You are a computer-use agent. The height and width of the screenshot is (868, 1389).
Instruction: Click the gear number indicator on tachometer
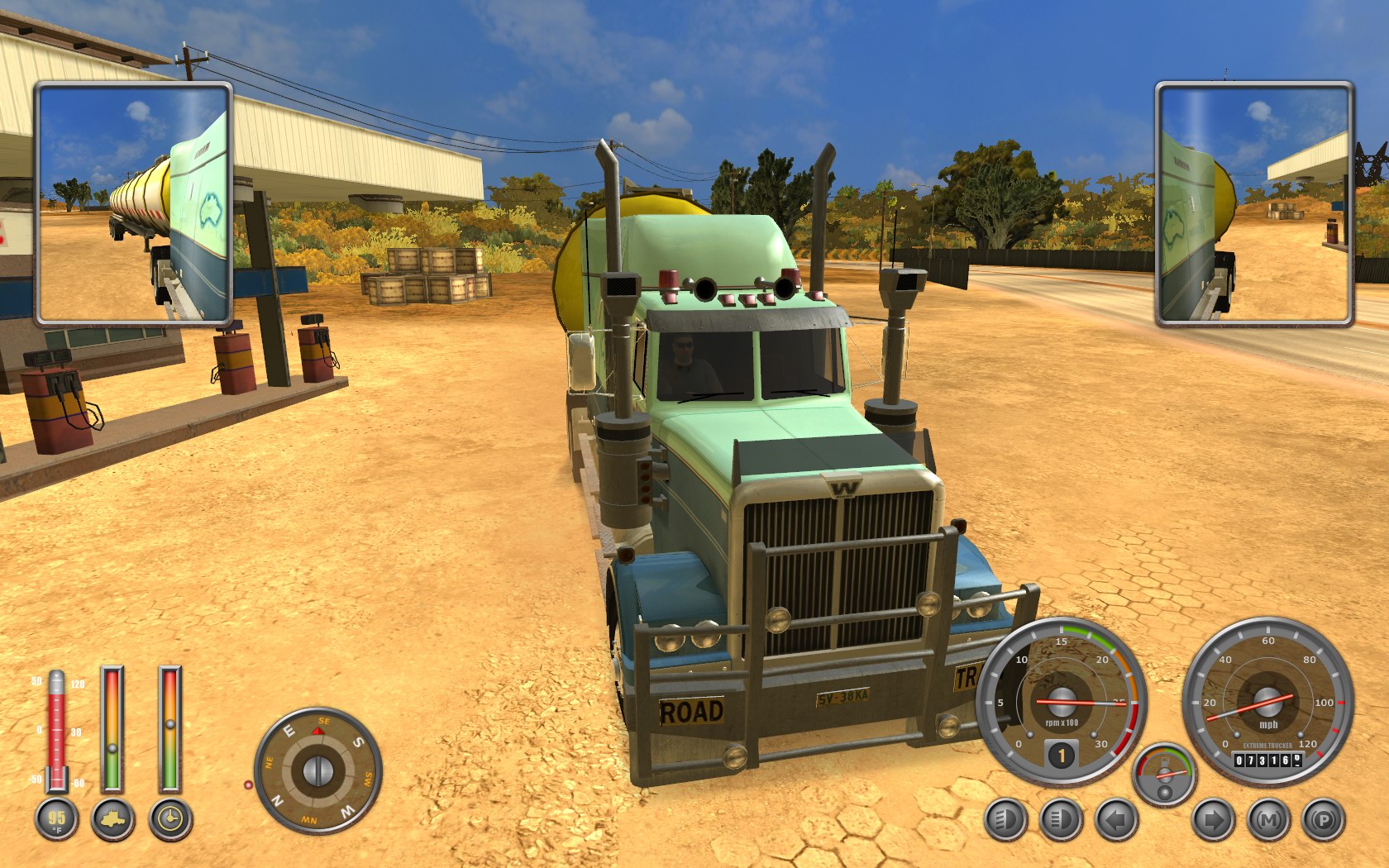[x=1062, y=754]
